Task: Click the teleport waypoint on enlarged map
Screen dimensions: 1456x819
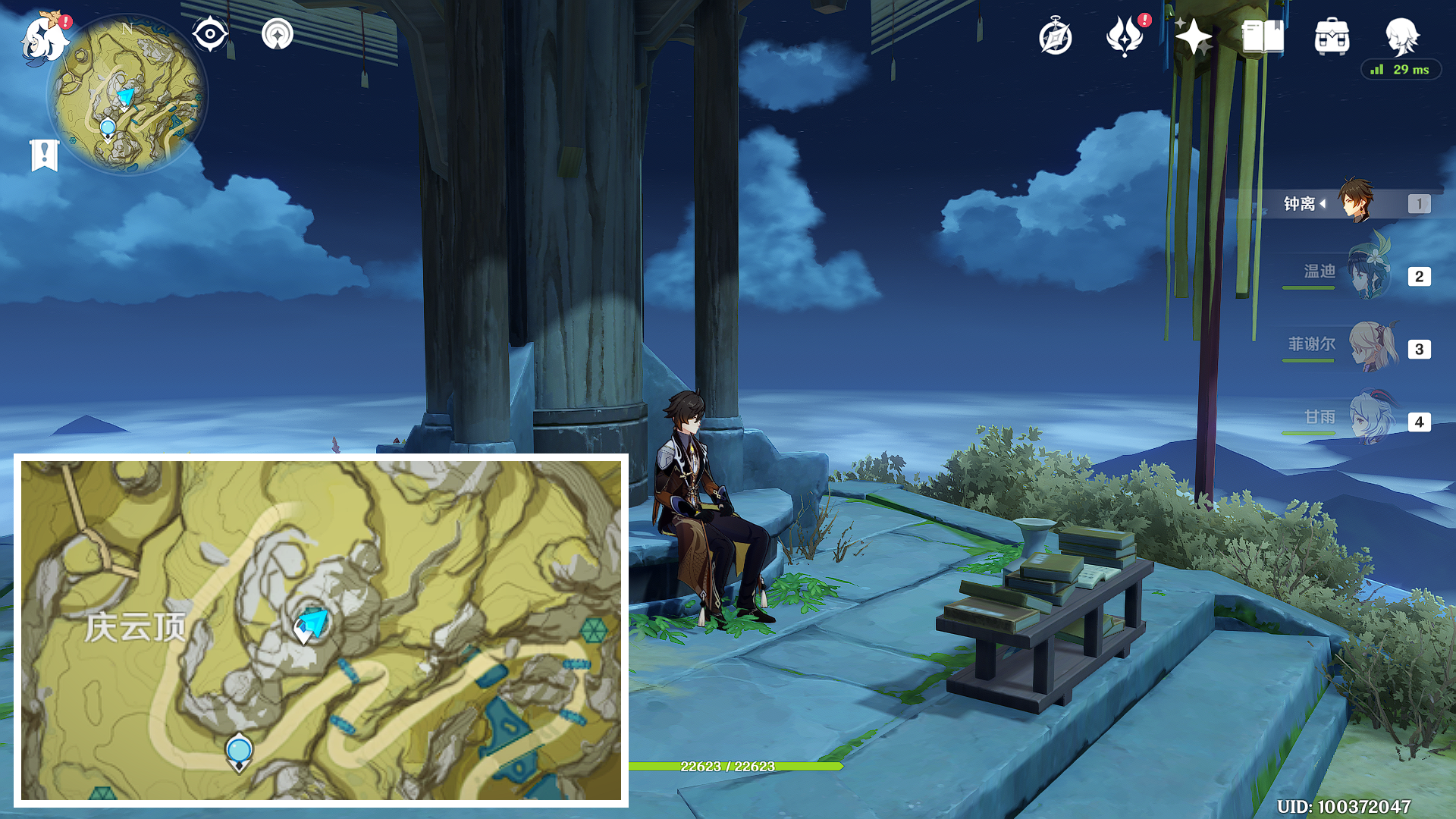Action: [239, 752]
